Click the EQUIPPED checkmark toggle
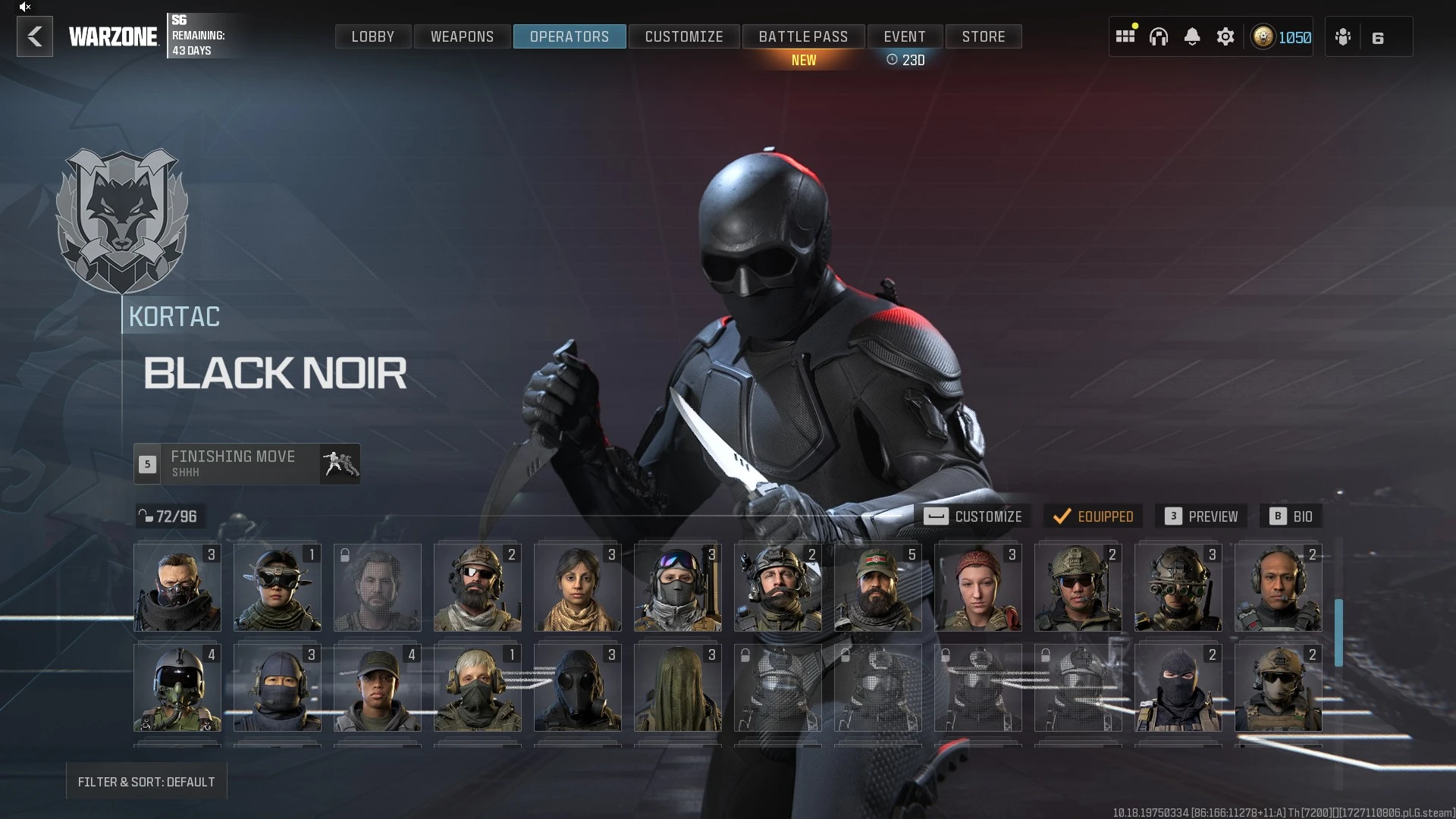Image resolution: width=1456 pixels, height=819 pixels. click(x=1093, y=516)
